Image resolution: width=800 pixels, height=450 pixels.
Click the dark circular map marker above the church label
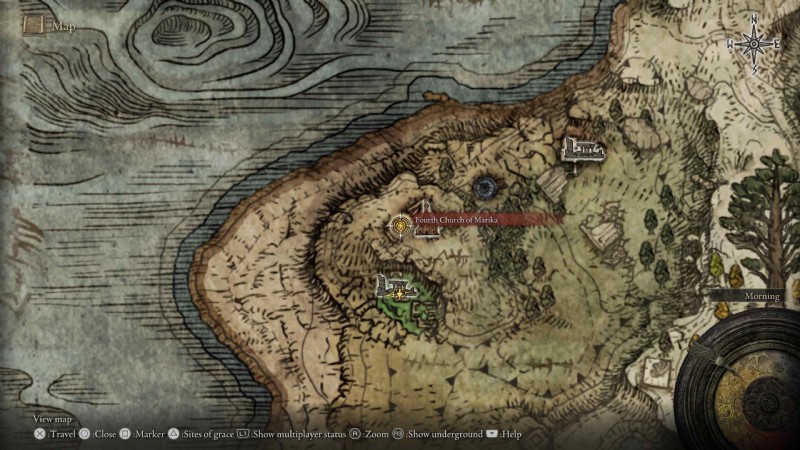pyautogui.click(x=487, y=186)
